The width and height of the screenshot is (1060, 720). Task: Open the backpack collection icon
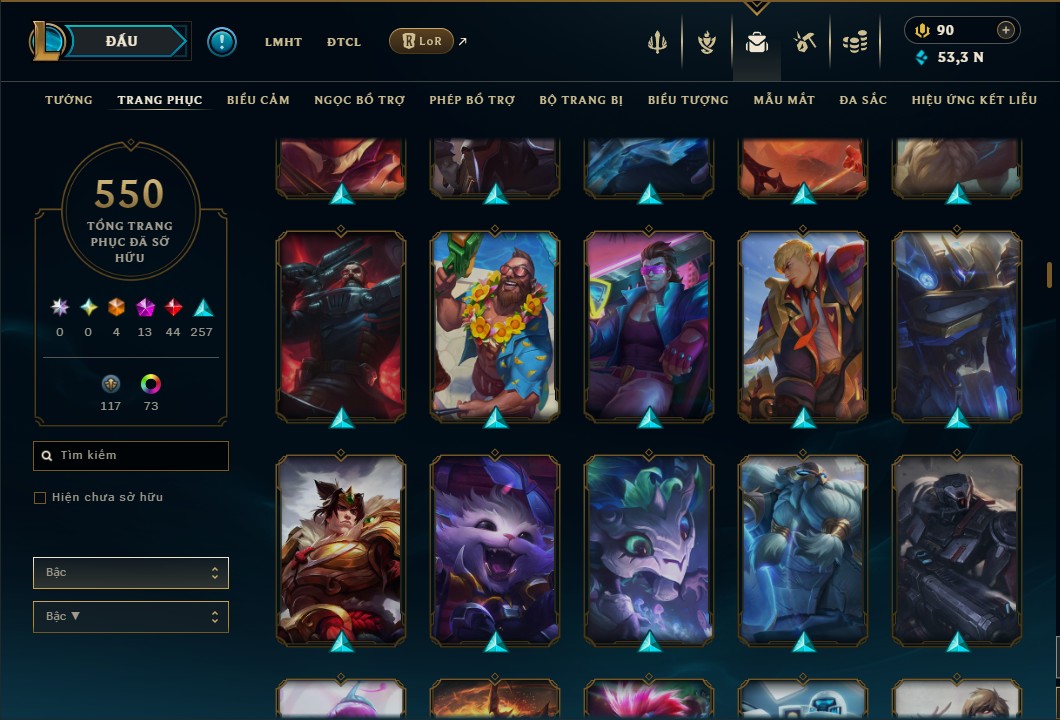tap(757, 42)
